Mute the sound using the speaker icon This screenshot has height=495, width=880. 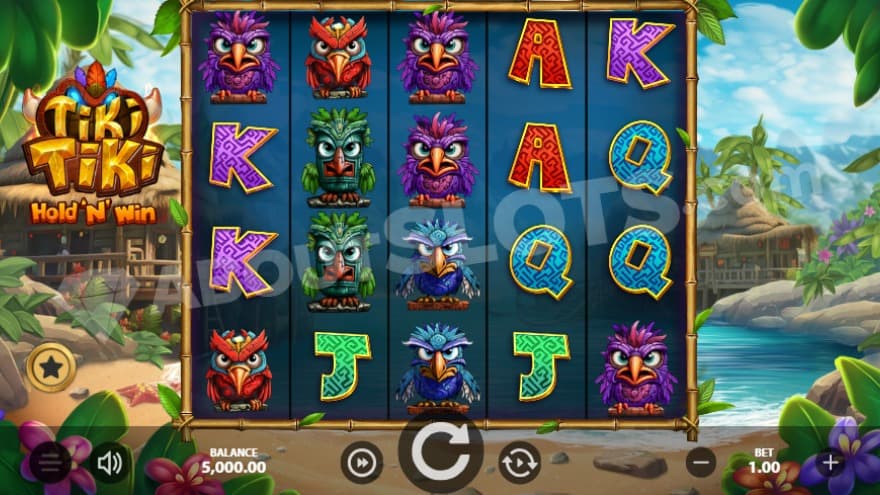[109, 462]
